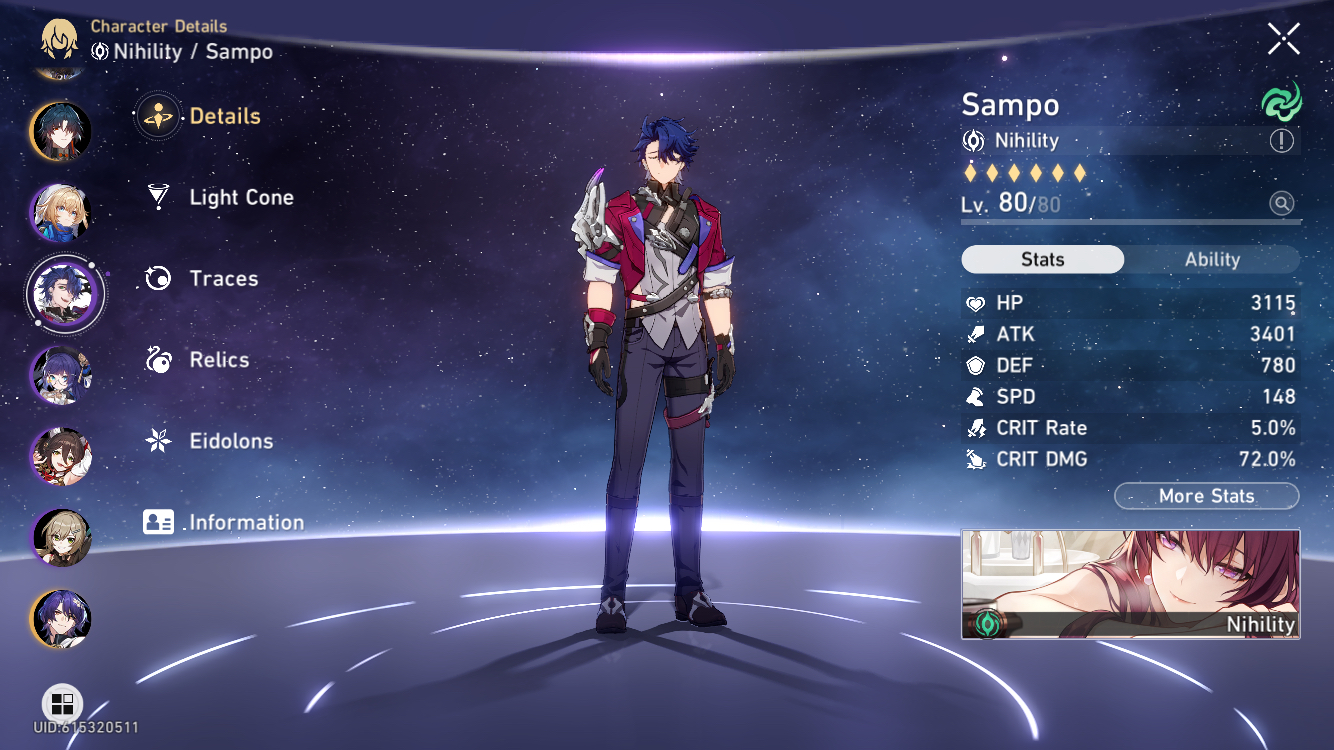Click the exclamation icon on the Nihility bar
This screenshot has width=1334, height=750.
tap(1280, 141)
